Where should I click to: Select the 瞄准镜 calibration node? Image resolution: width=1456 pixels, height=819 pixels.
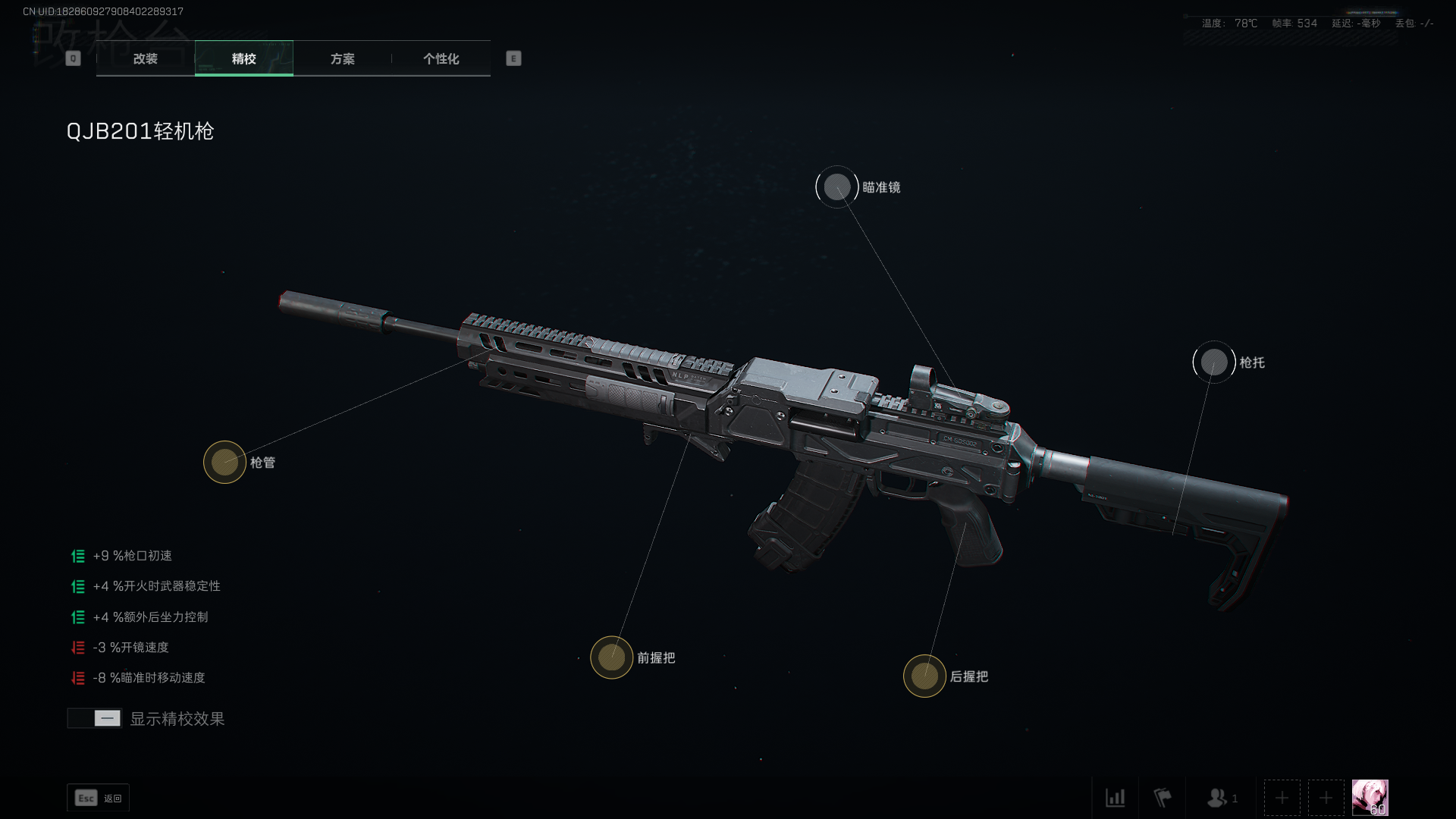(837, 187)
